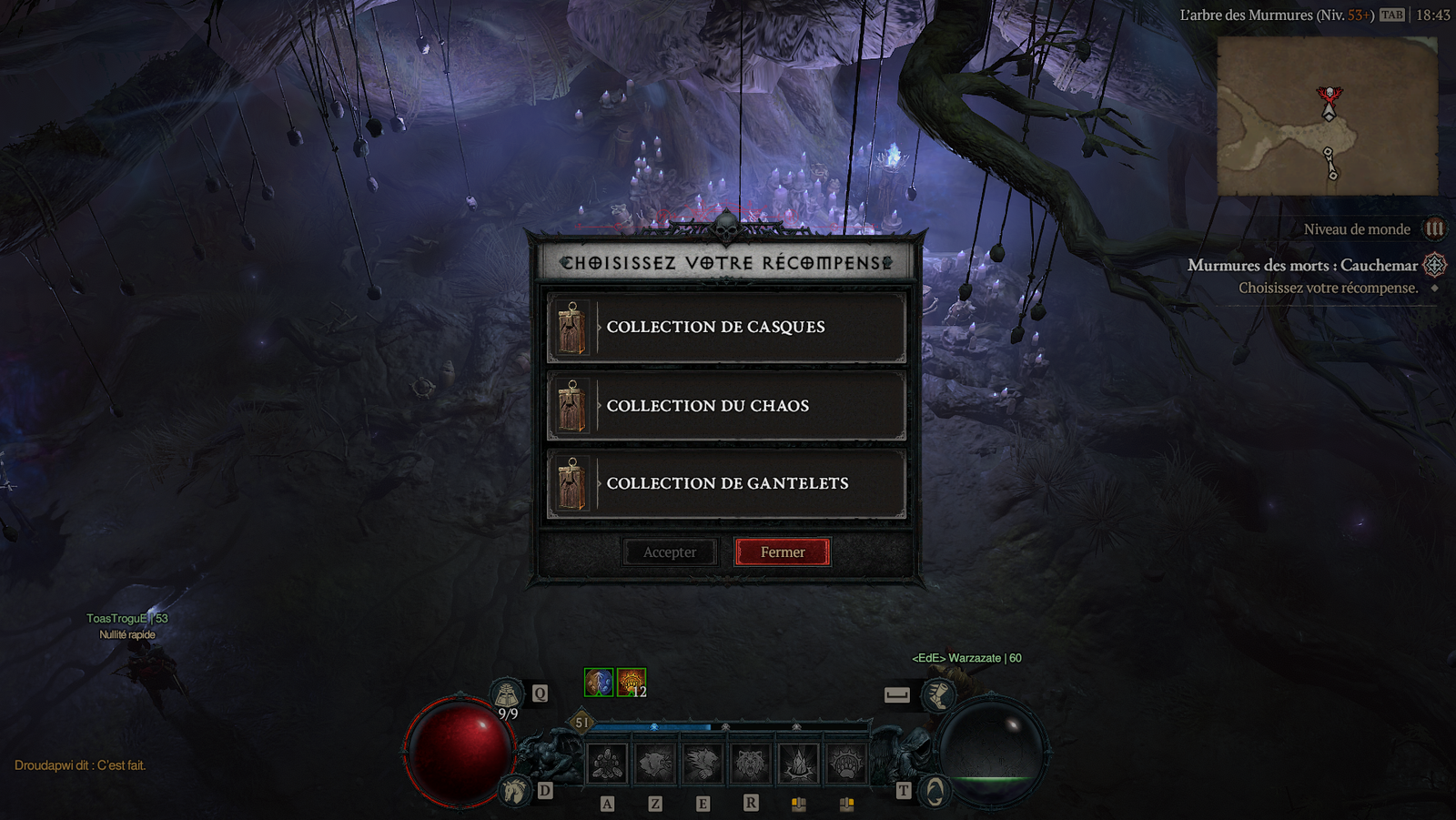Inspect the blue rune buff icon
The height and width of the screenshot is (820, 1456).
599,683
